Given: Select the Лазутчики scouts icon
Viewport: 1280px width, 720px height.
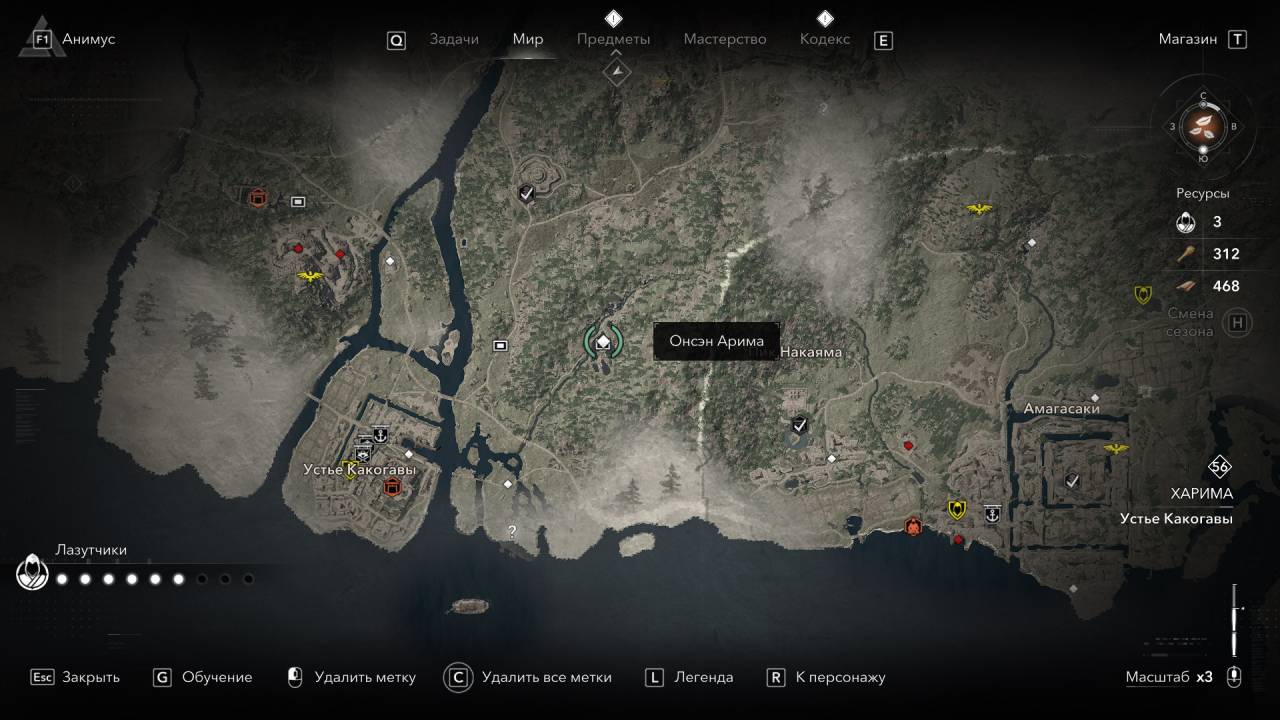Looking at the screenshot, I should pyautogui.click(x=33, y=574).
